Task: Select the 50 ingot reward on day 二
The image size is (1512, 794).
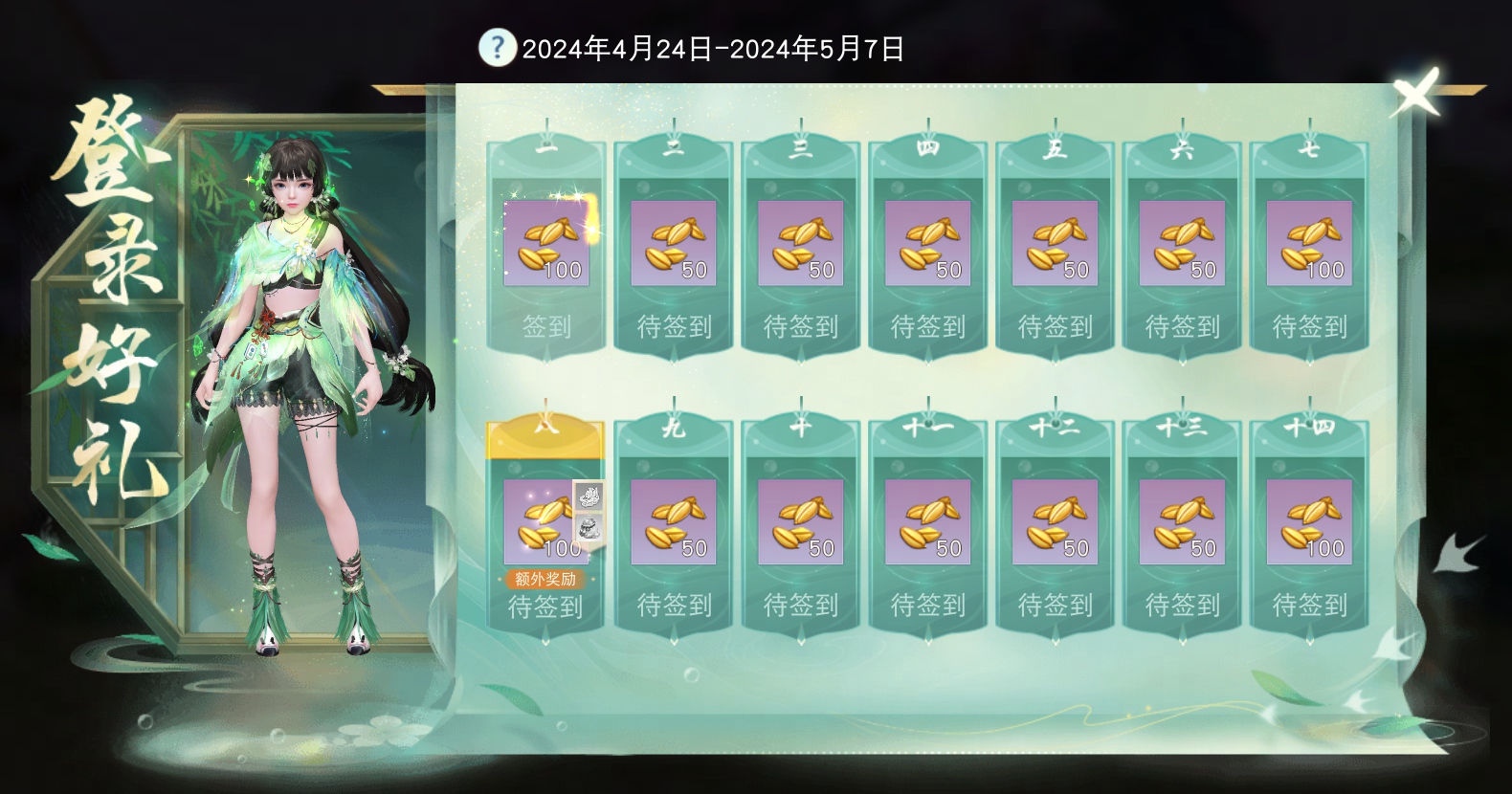Action: coord(673,242)
